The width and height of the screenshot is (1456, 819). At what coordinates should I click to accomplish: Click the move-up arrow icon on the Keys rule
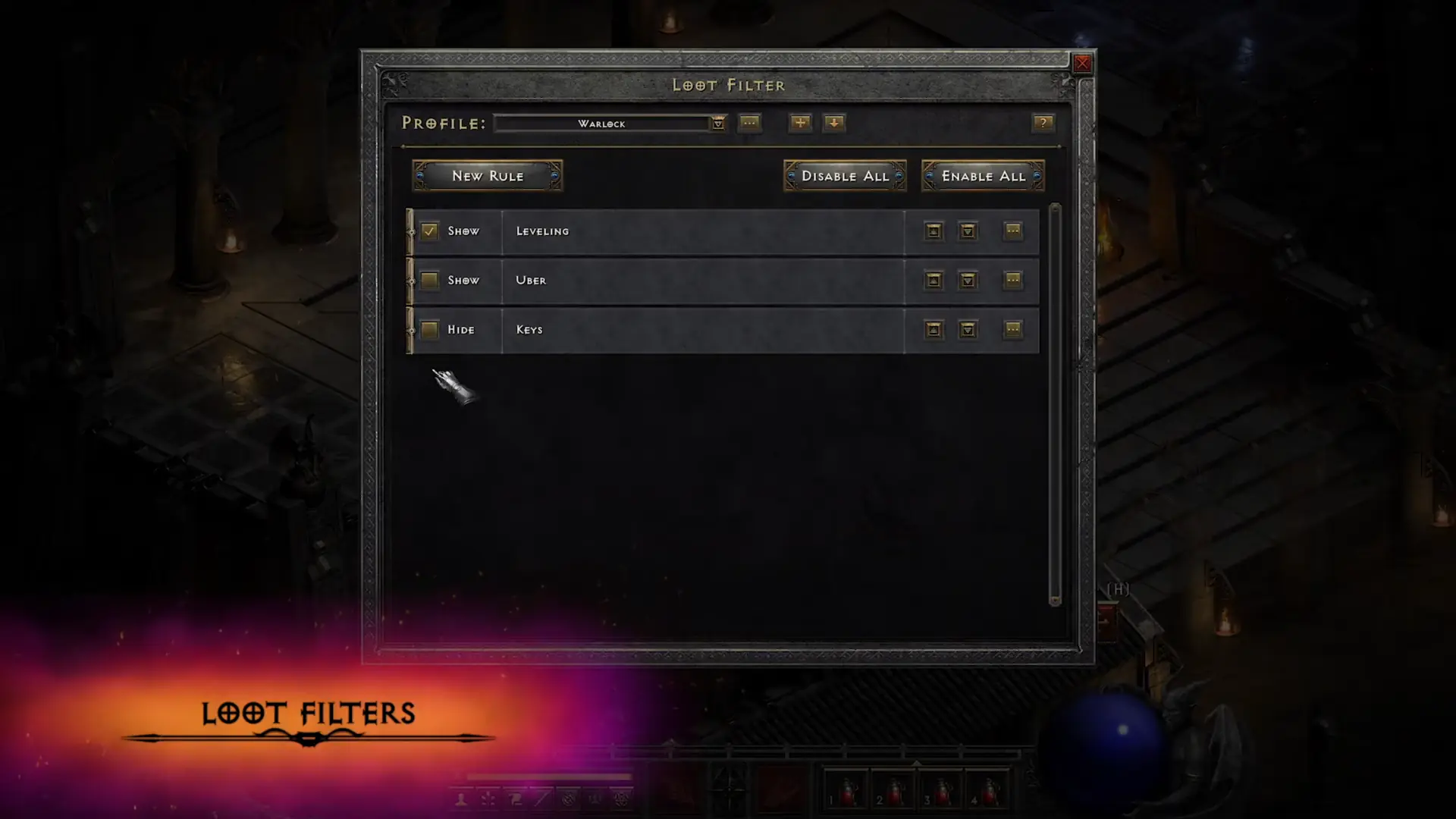click(x=933, y=330)
